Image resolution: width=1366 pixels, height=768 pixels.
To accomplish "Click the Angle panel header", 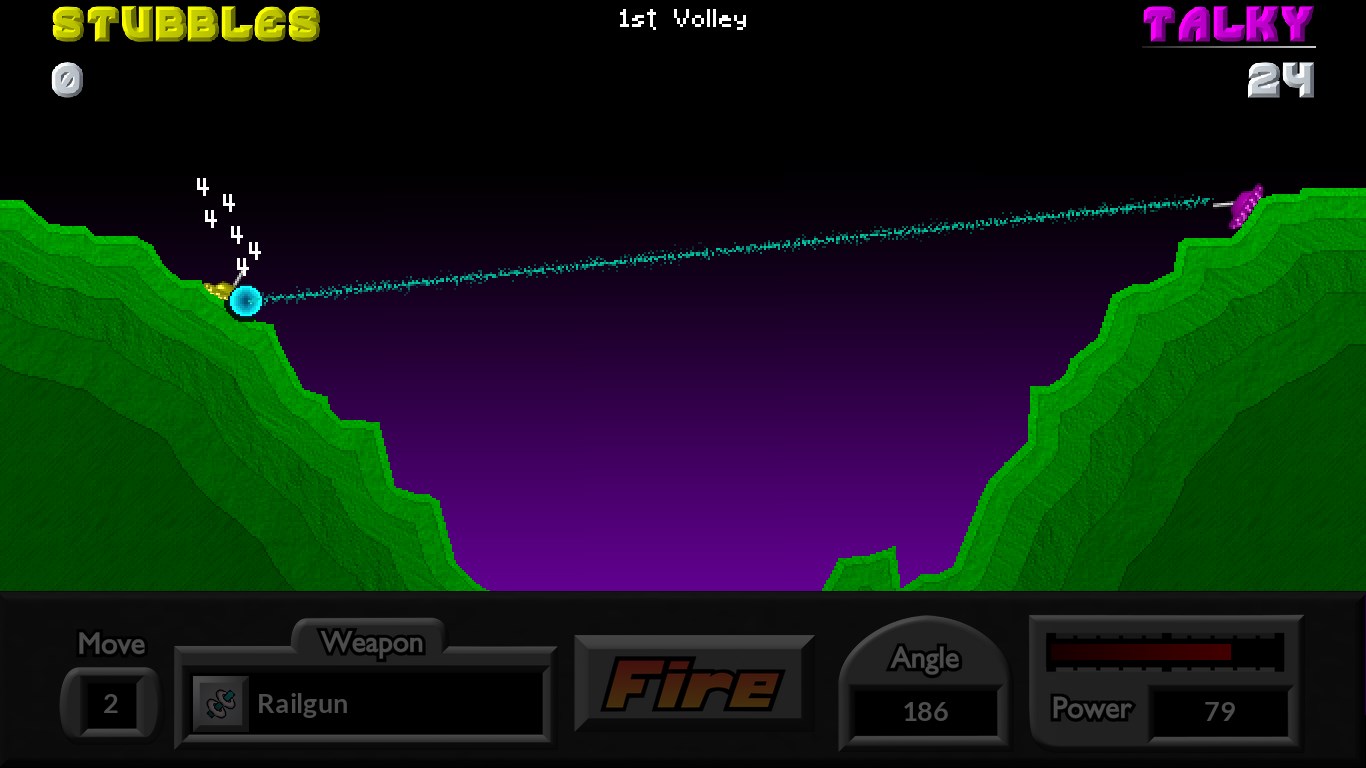I will pos(923,658).
